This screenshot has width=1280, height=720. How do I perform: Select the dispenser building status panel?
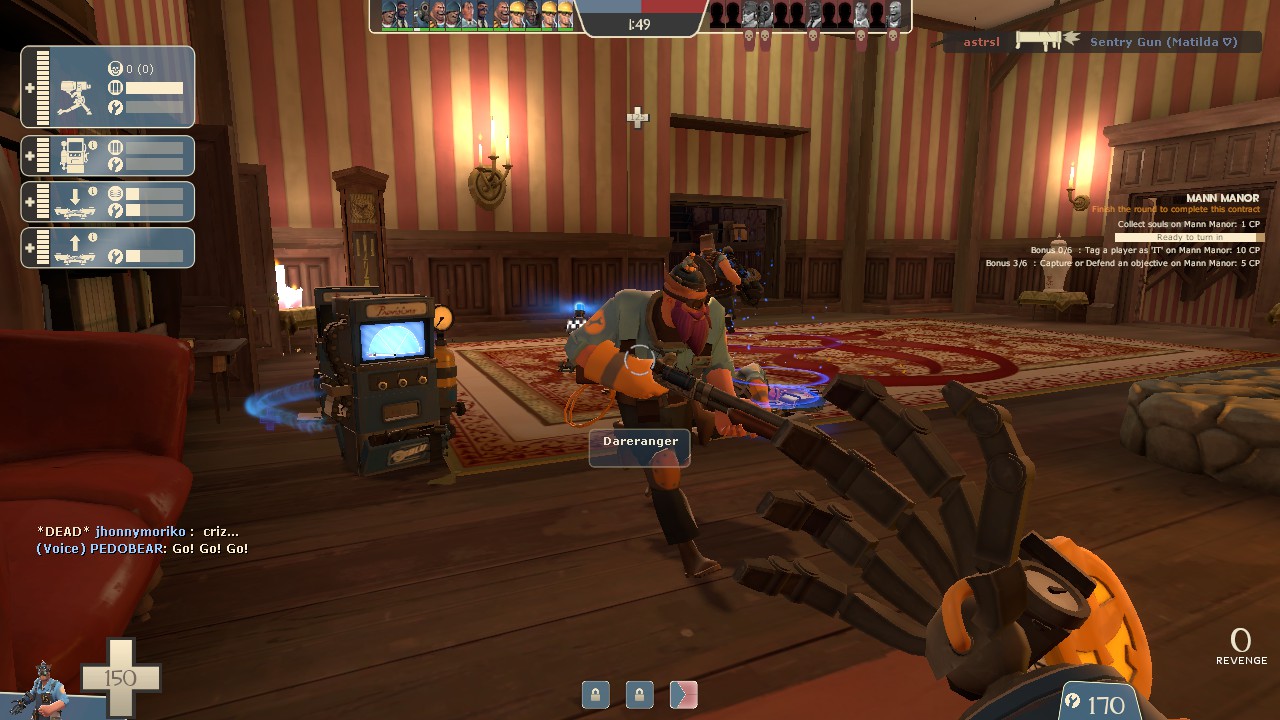pos(108,156)
